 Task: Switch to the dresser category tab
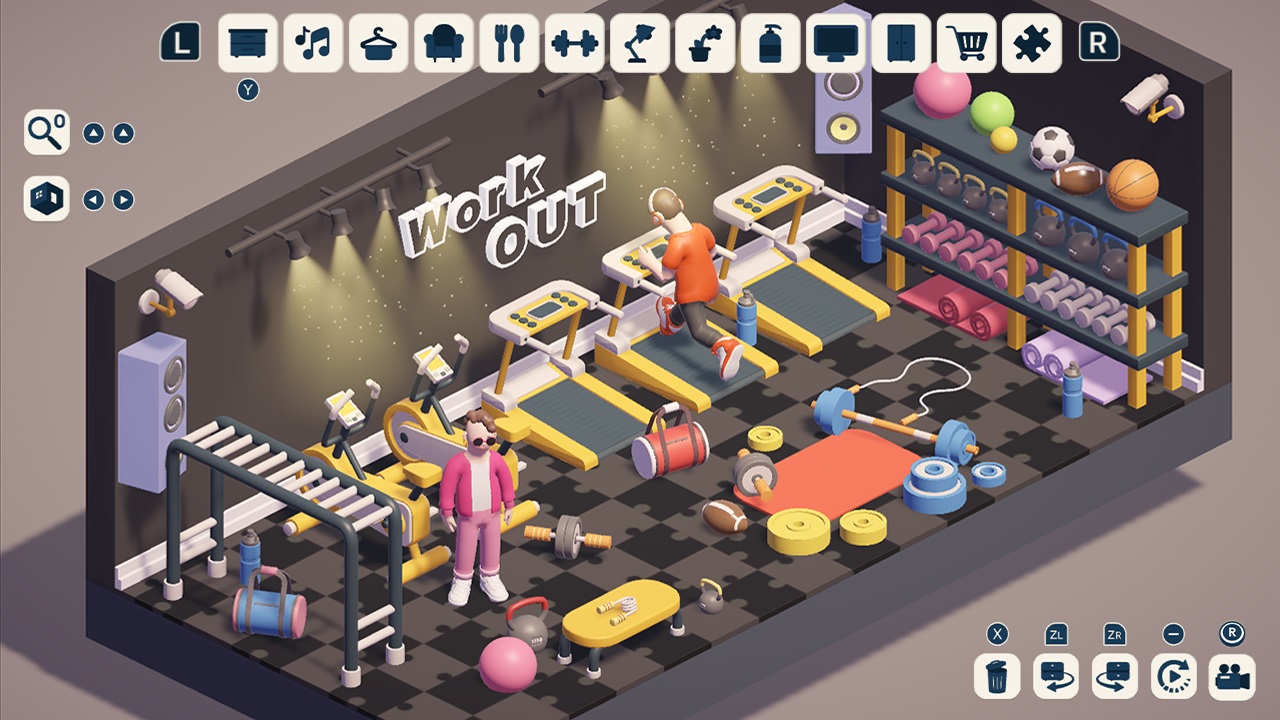pos(246,45)
